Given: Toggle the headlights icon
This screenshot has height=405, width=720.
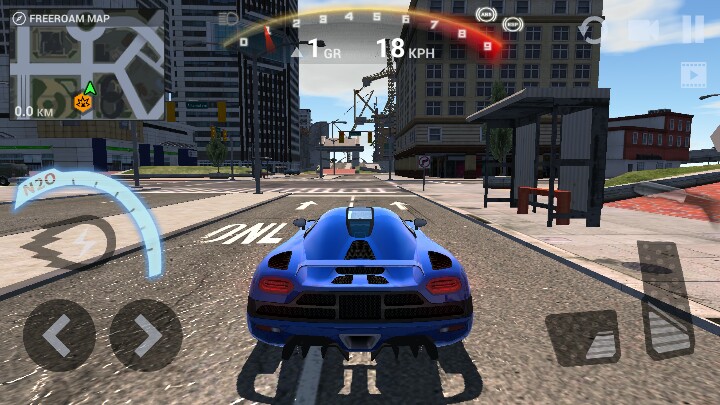Looking at the screenshot, I should tap(229, 18).
